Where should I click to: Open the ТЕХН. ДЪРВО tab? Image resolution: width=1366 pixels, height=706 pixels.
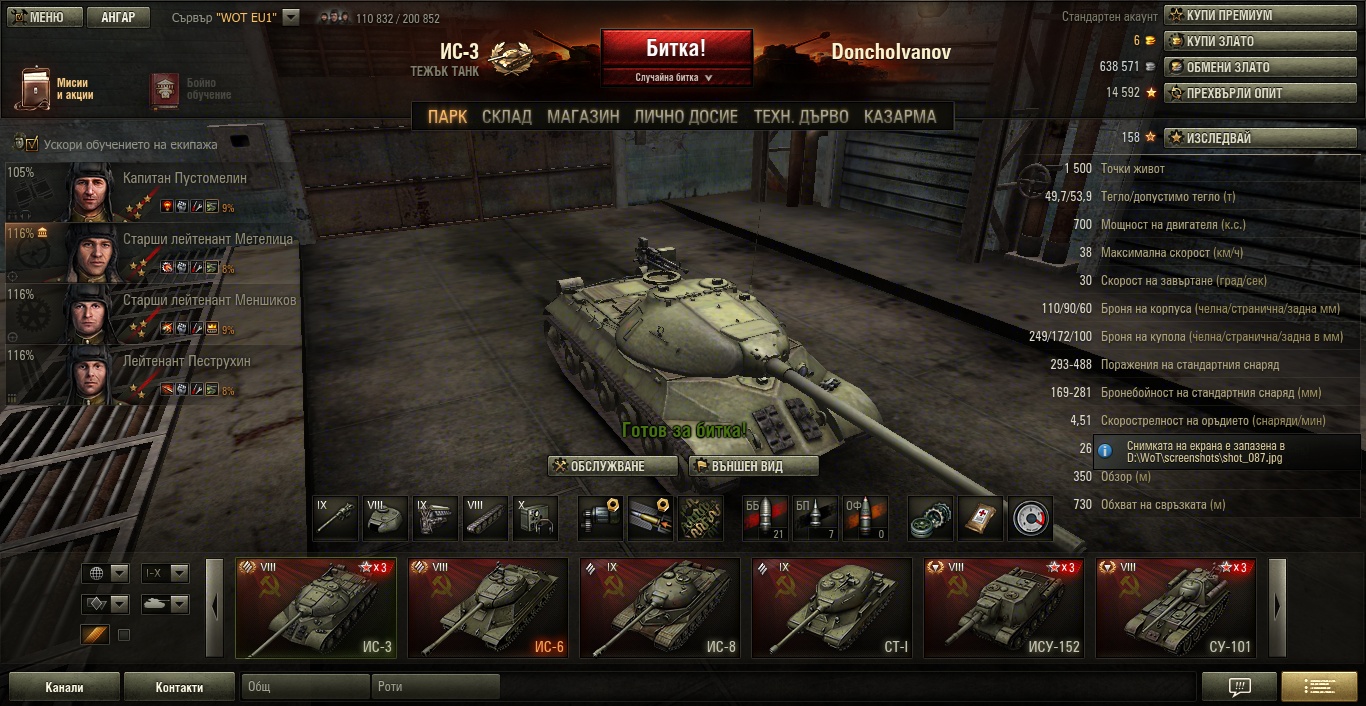(x=801, y=116)
